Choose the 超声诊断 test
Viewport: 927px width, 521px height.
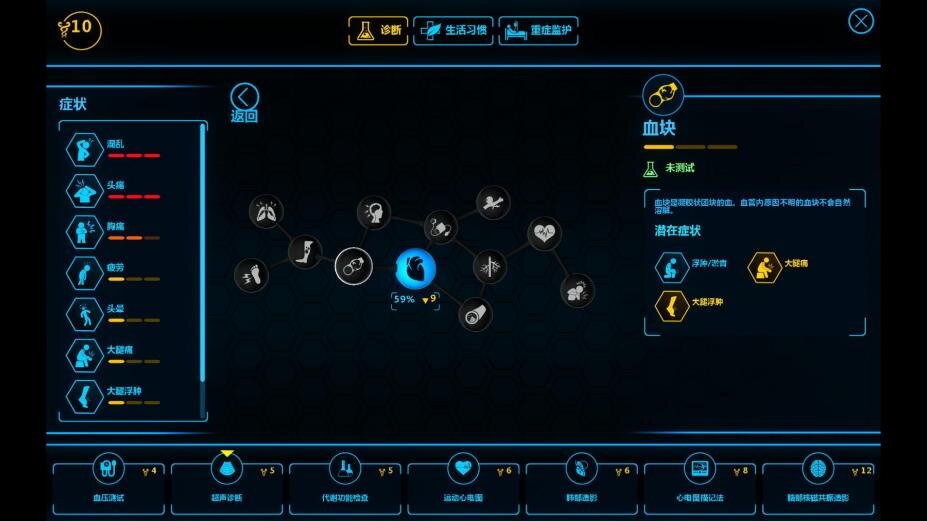(227, 482)
